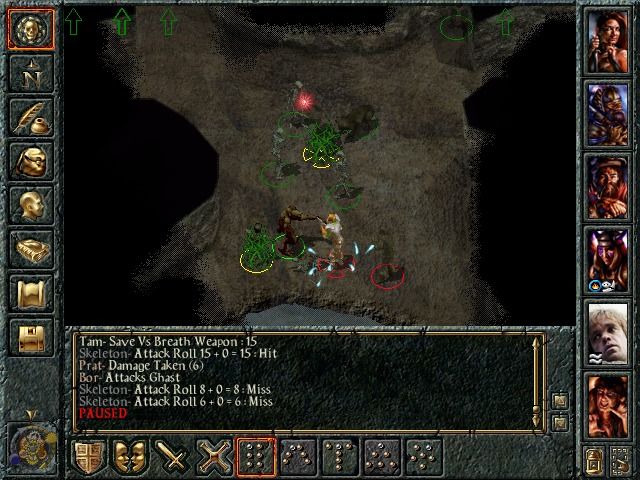Image resolution: width=640 pixels, height=480 pixels.
Task: Open the area map with the compass button
Action: [30, 75]
